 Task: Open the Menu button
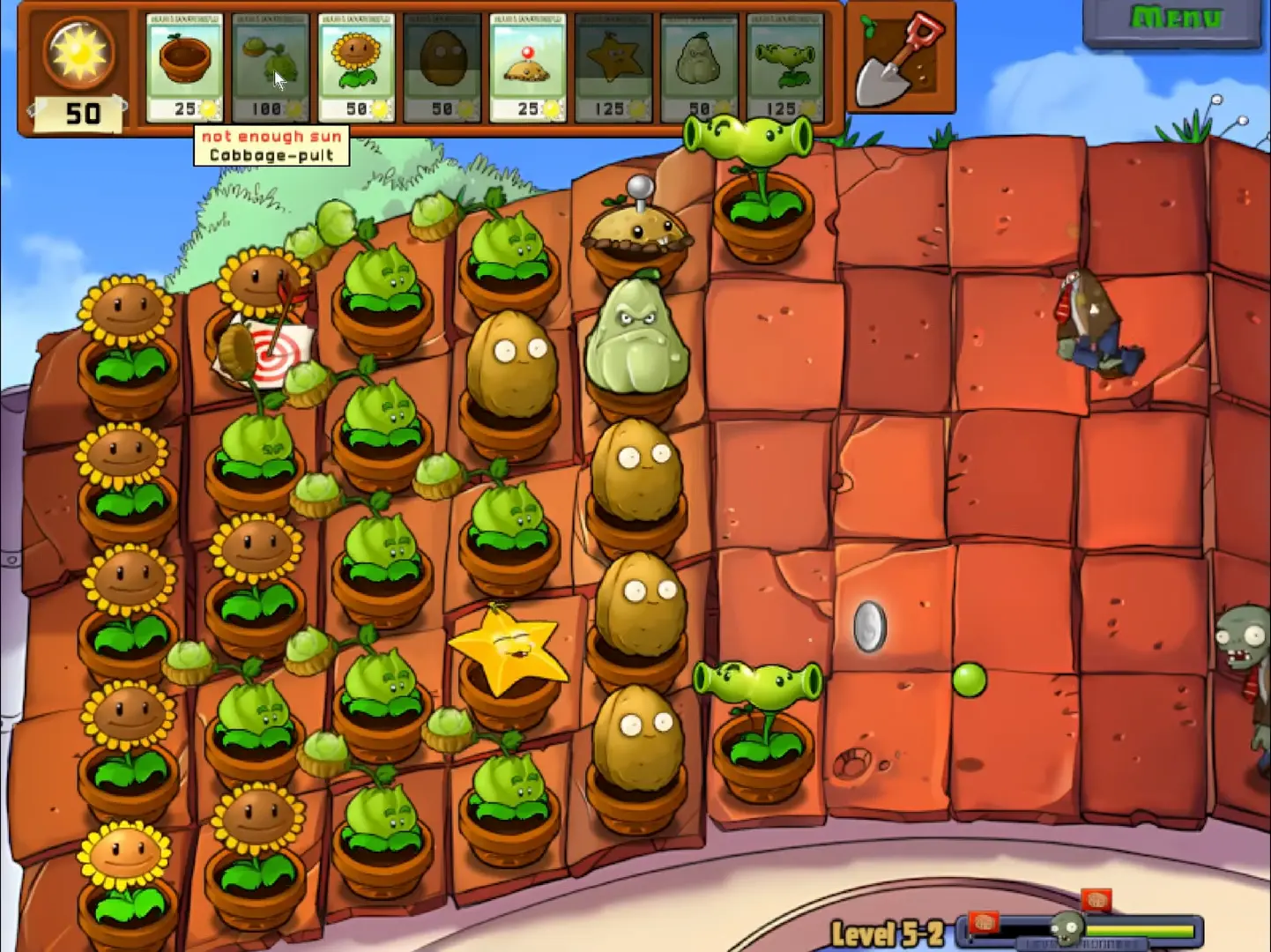click(x=1175, y=20)
